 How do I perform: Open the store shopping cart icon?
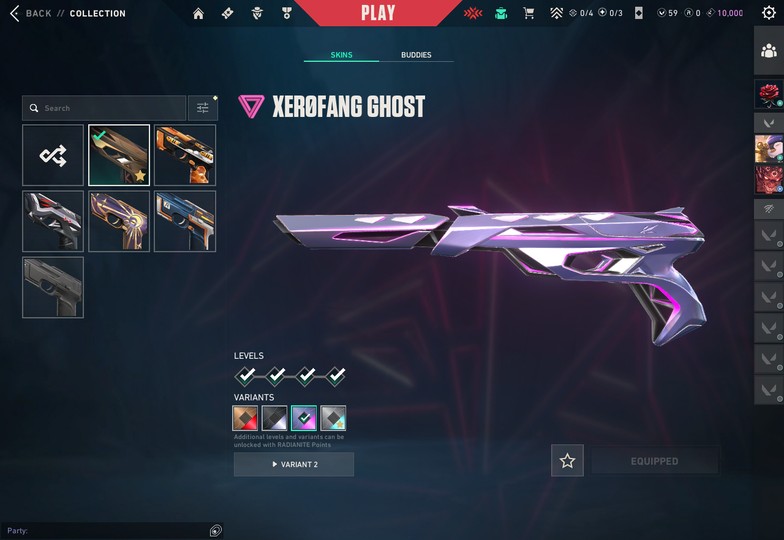(528, 13)
